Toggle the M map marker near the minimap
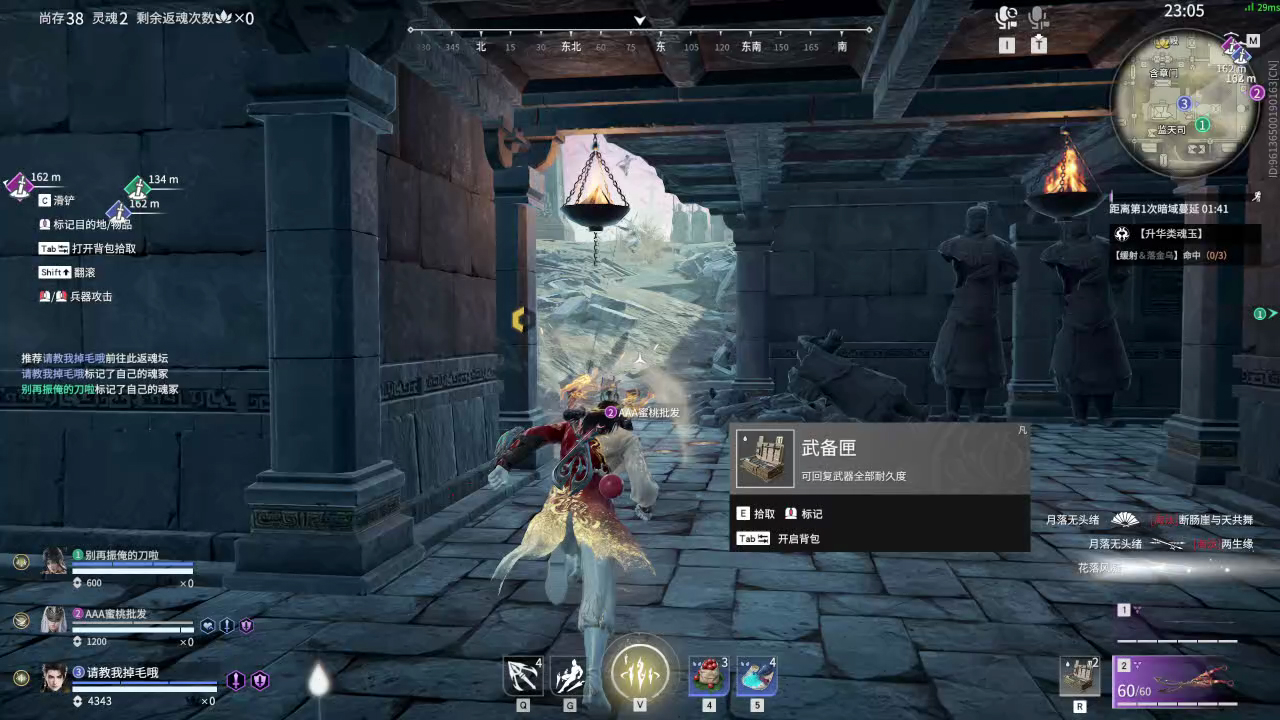 click(x=1252, y=41)
